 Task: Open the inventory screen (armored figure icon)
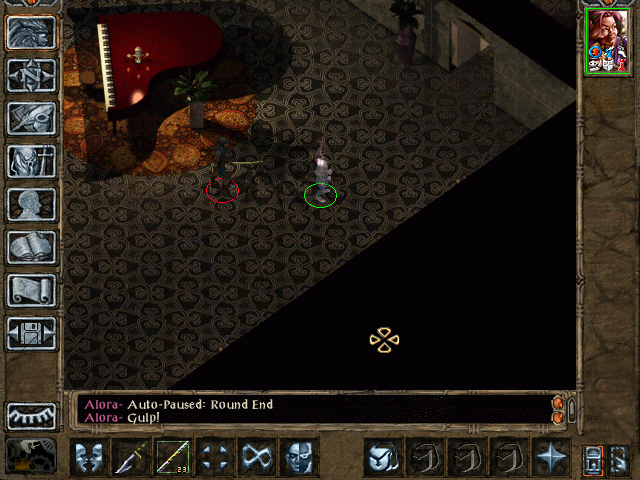(x=31, y=161)
